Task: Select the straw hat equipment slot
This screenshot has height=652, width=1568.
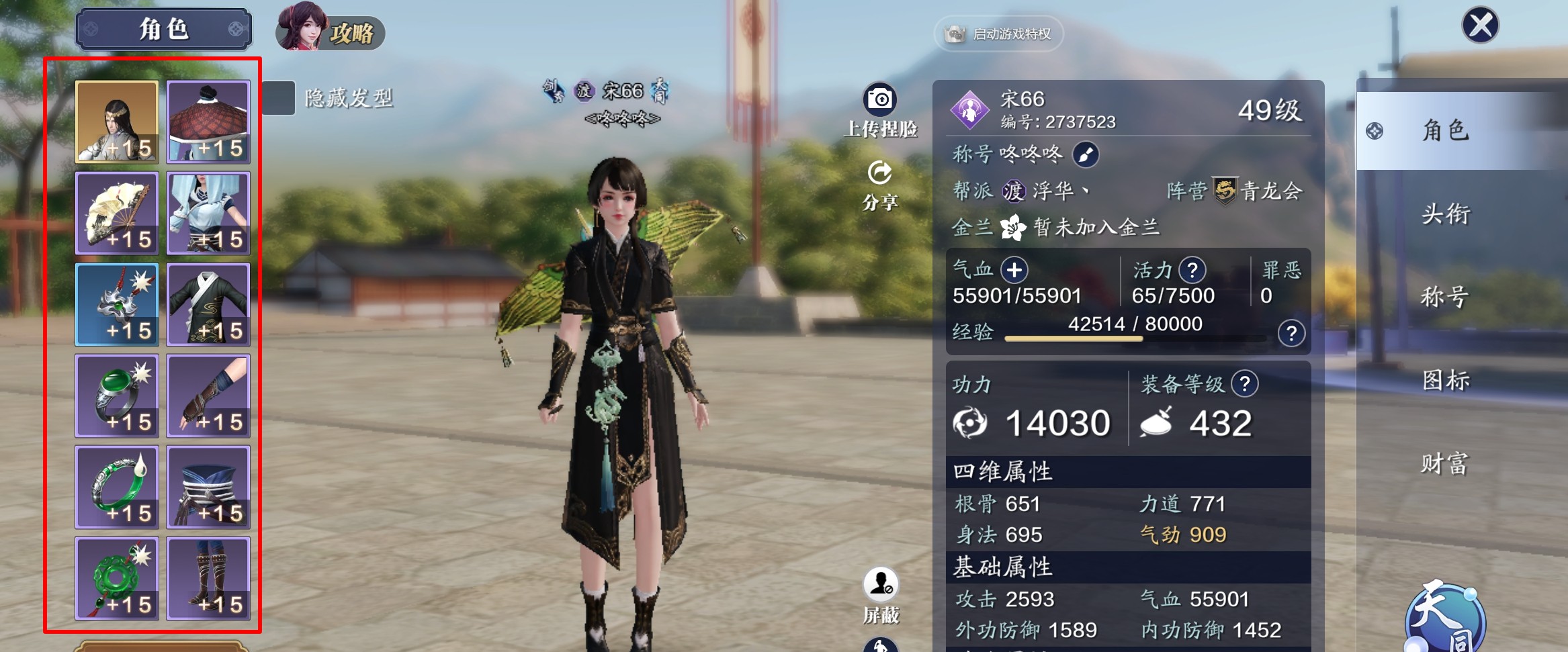Action: [x=208, y=122]
